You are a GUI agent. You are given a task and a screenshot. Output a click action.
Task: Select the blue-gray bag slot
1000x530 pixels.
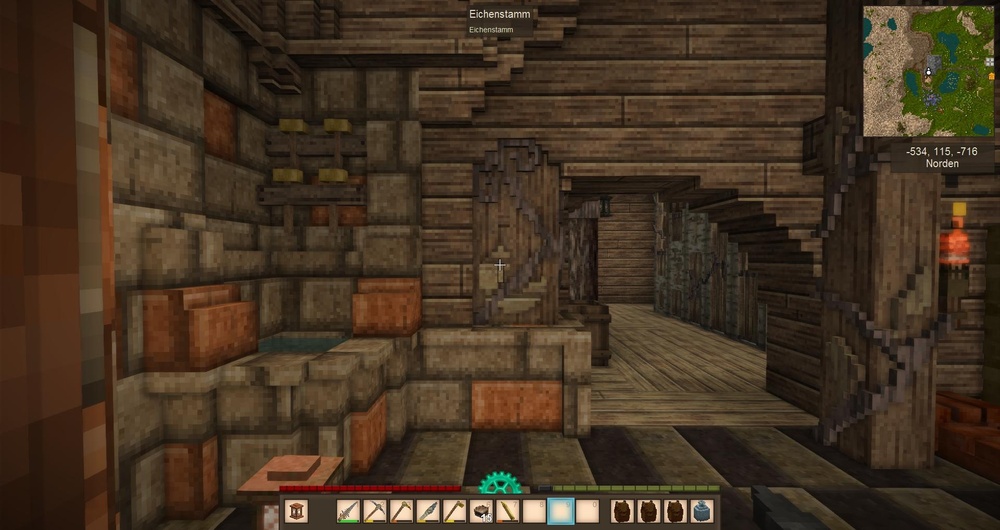(702, 512)
